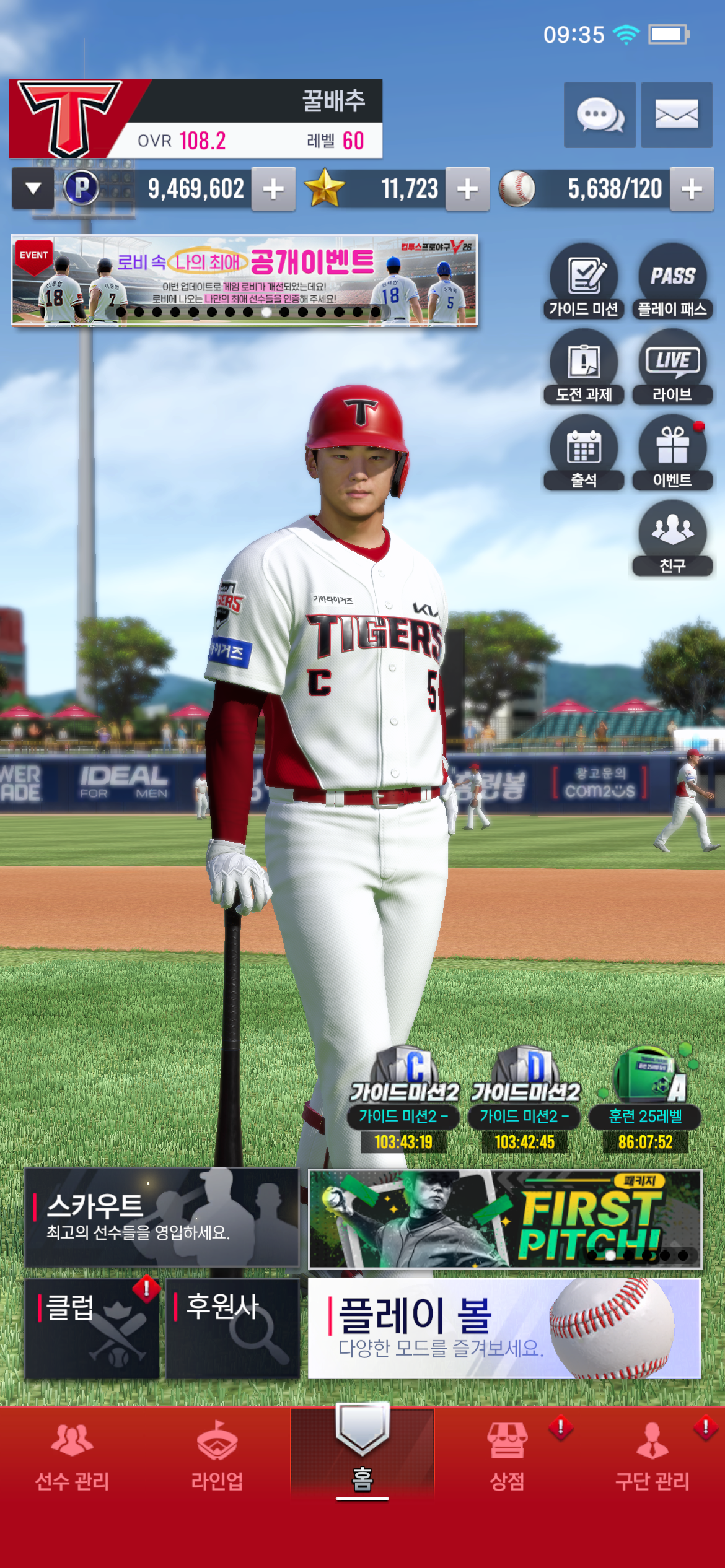Open the 클럽 club panel
Image resolution: width=725 pixels, height=1568 pixels.
coord(92,1328)
